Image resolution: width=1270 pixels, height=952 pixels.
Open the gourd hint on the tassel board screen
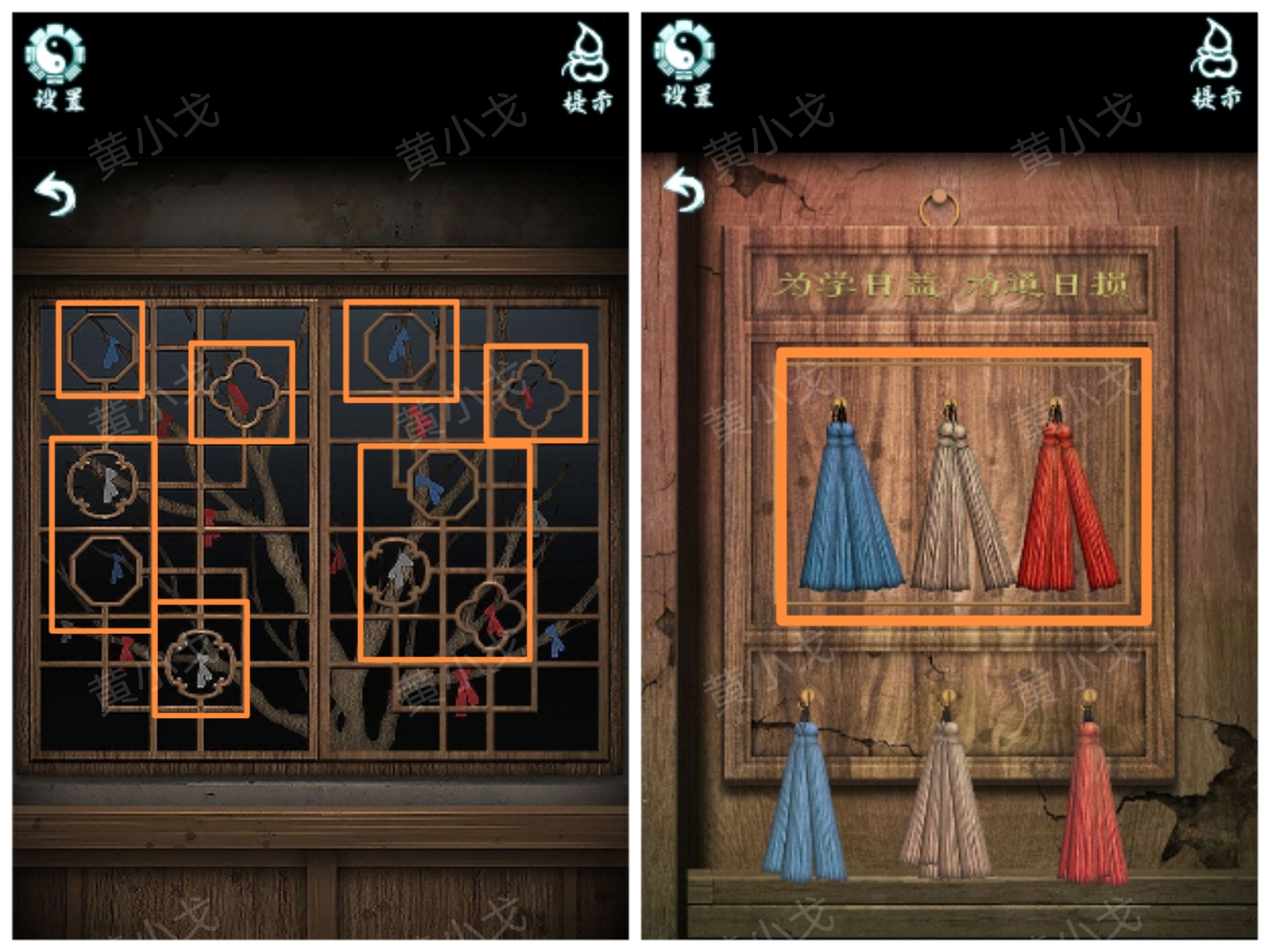click(x=1216, y=65)
